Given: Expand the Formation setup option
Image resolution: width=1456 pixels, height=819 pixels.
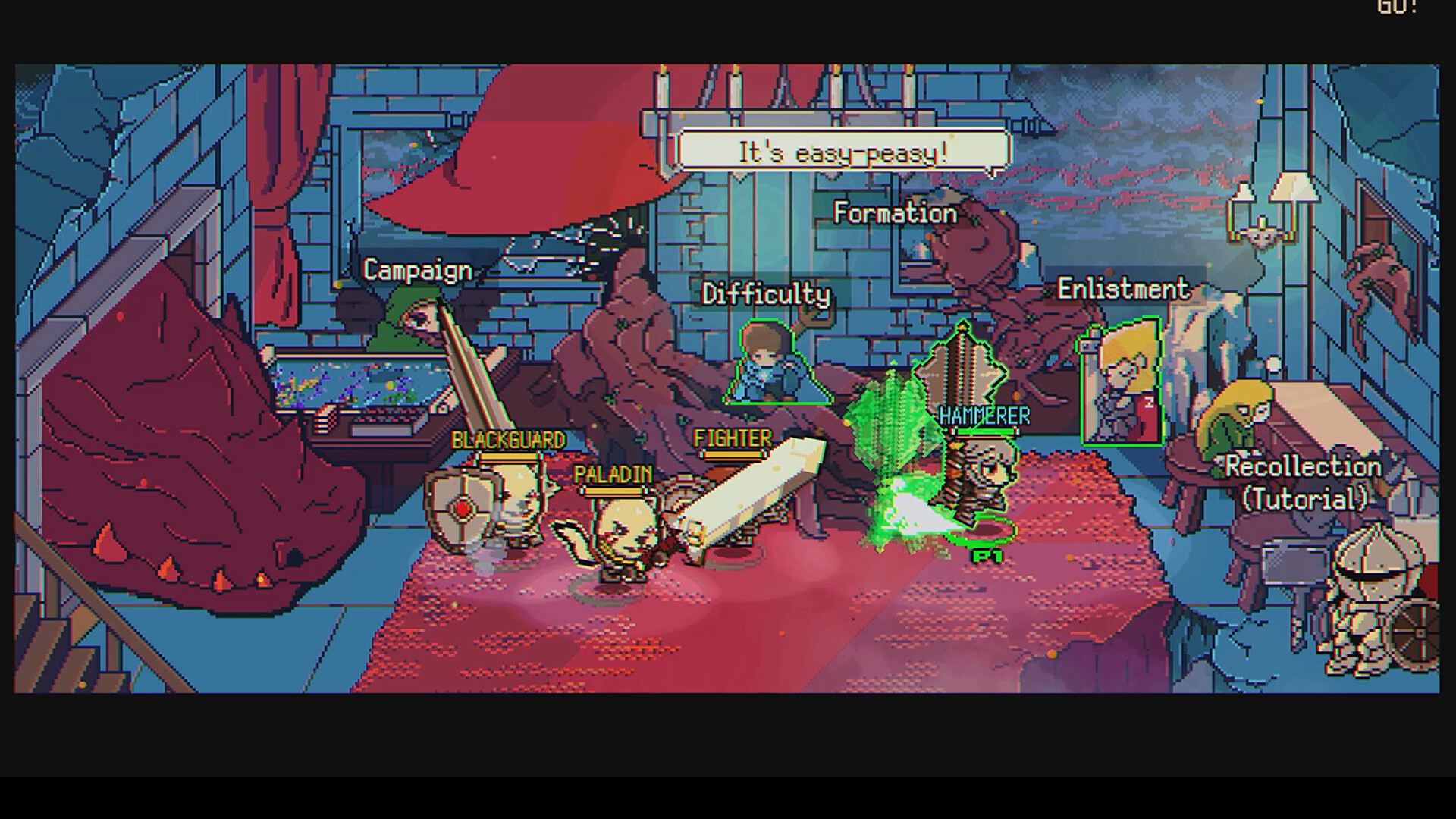Looking at the screenshot, I should tap(893, 214).
